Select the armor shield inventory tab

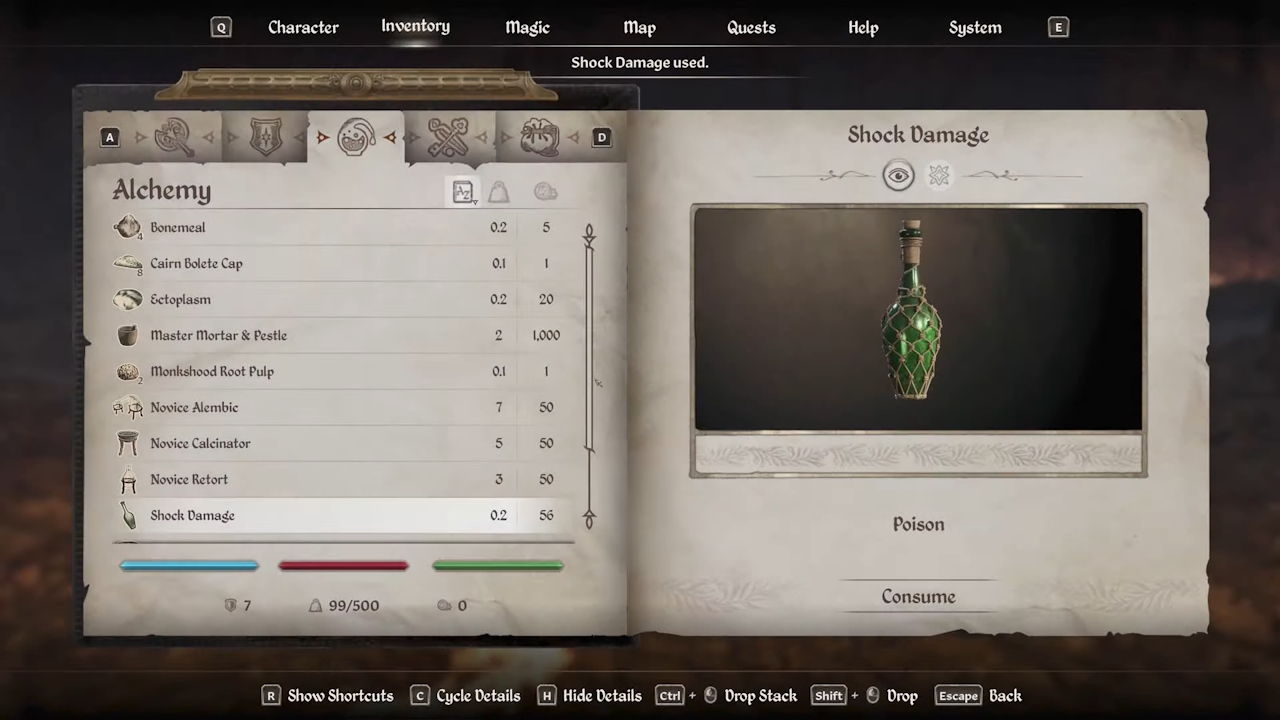(265, 137)
